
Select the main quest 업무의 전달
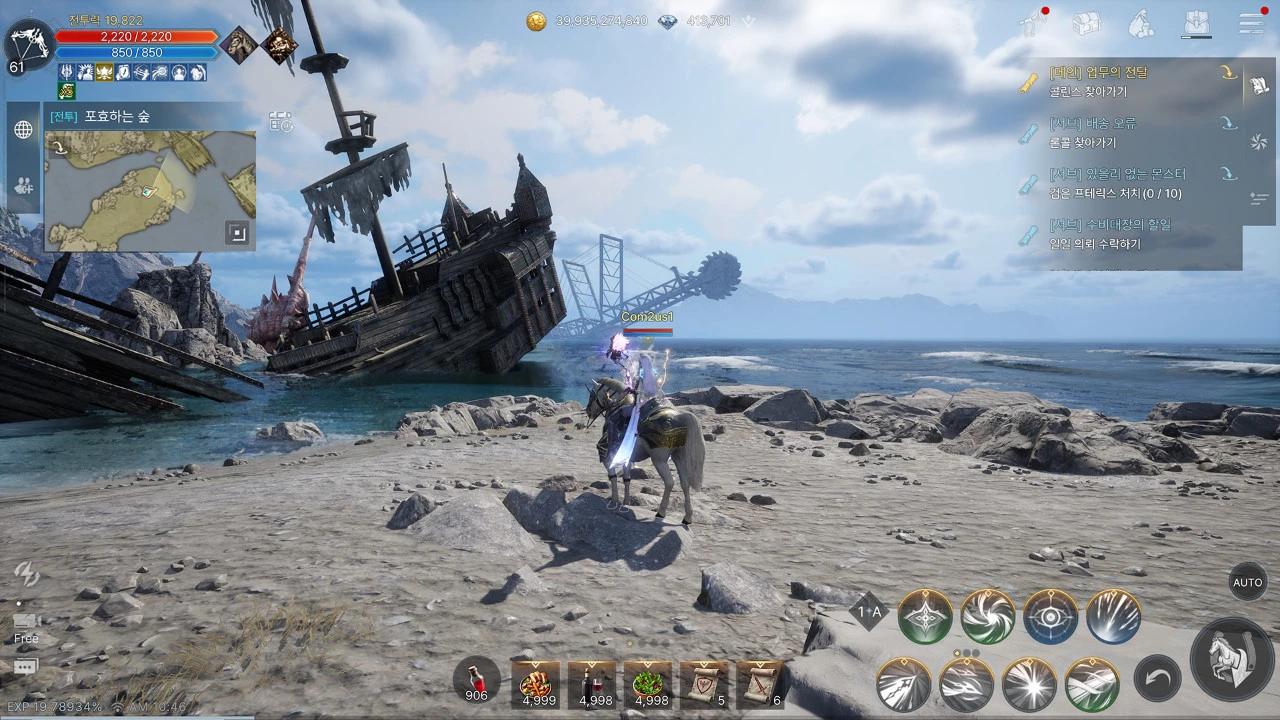coord(1130,81)
